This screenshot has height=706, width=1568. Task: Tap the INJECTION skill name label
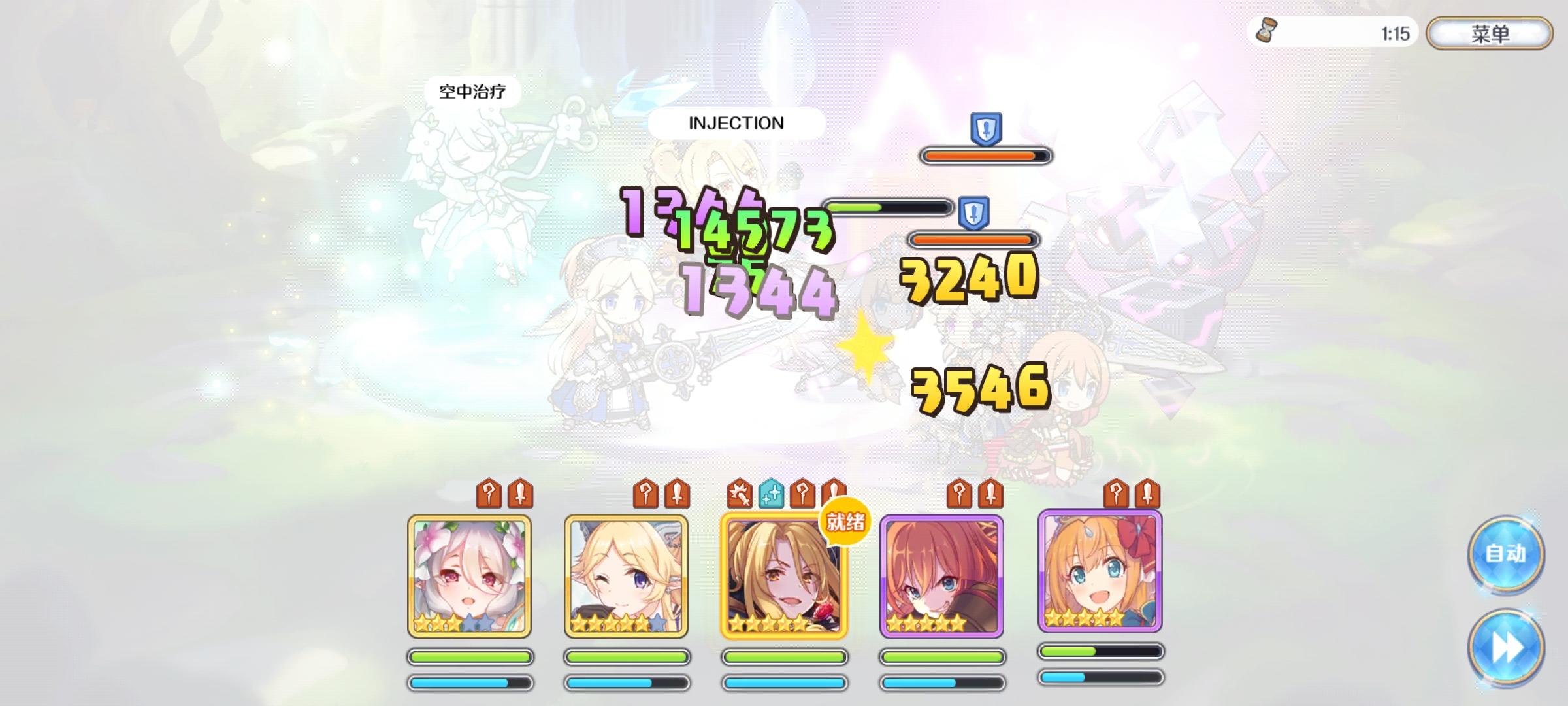[x=736, y=123]
